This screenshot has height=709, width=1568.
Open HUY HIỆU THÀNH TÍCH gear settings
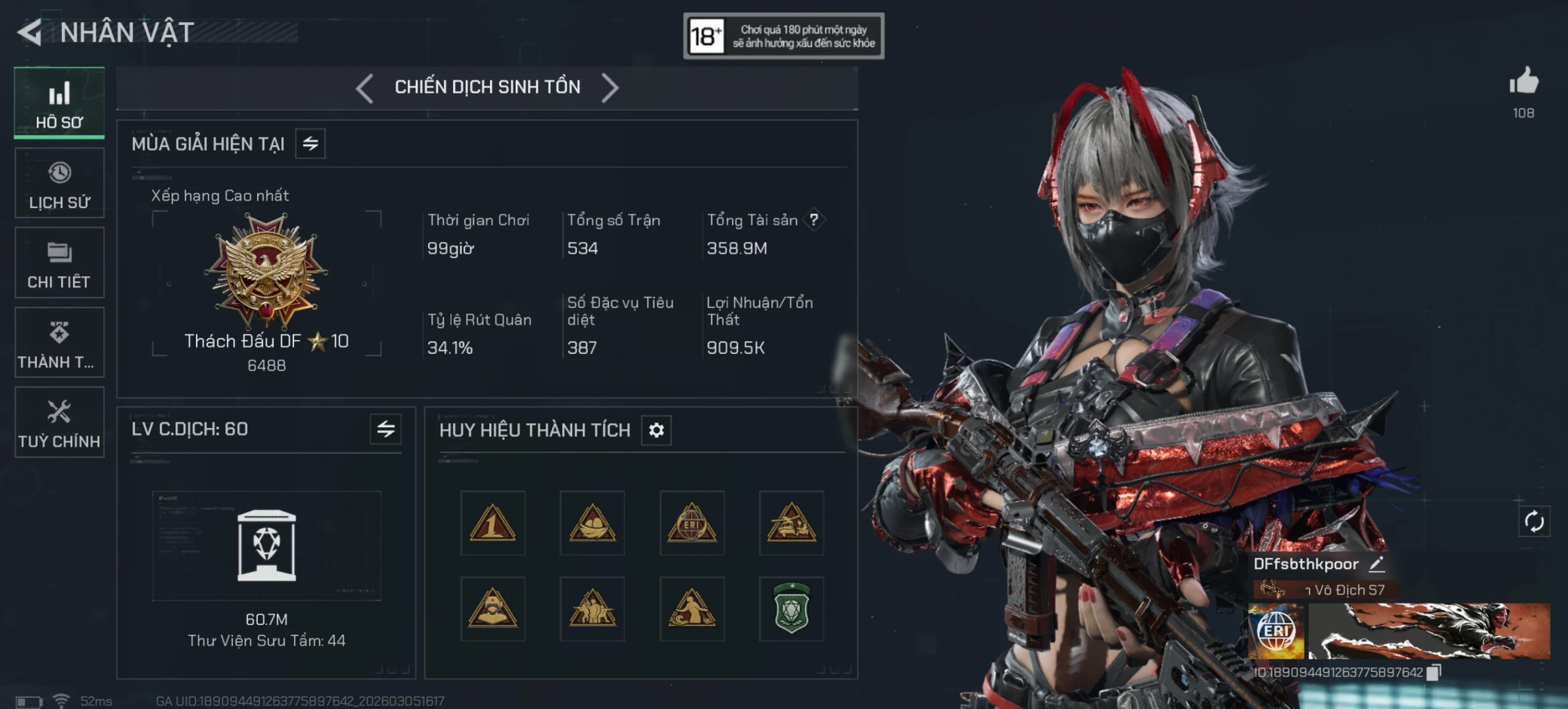(656, 430)
